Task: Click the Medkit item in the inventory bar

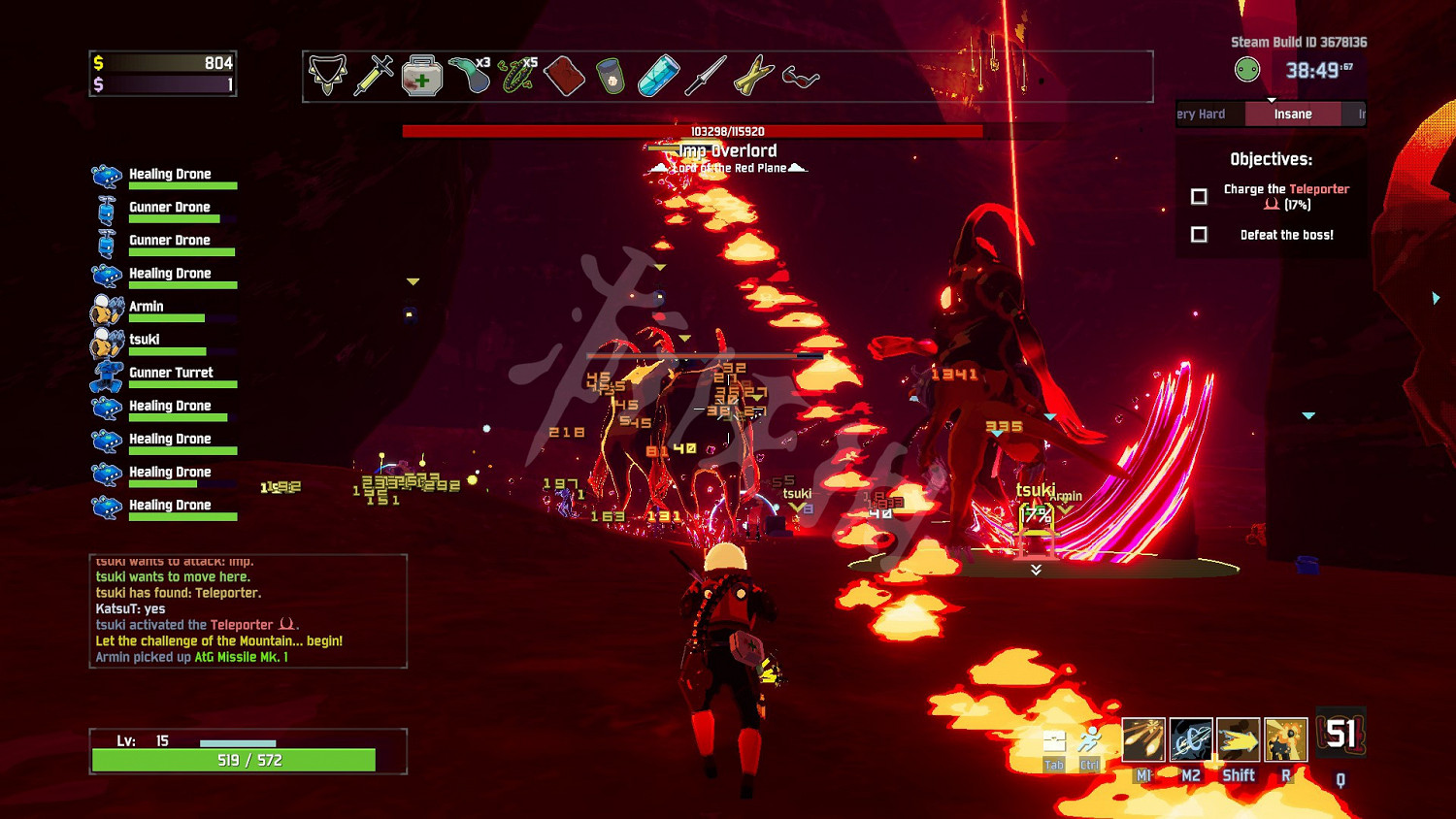Action: click(x=422, y=76)
